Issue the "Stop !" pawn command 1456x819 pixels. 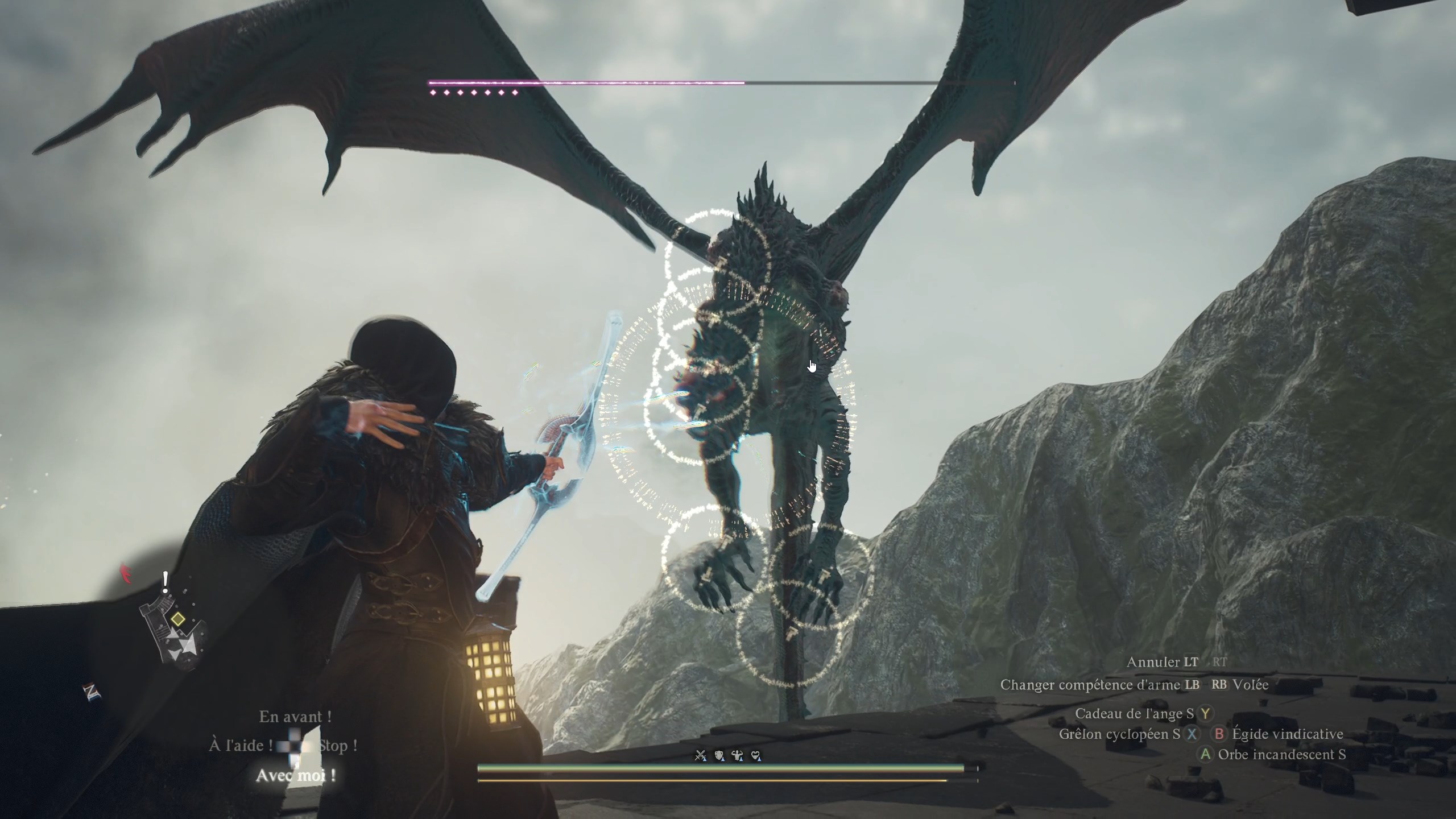(338, 746)
